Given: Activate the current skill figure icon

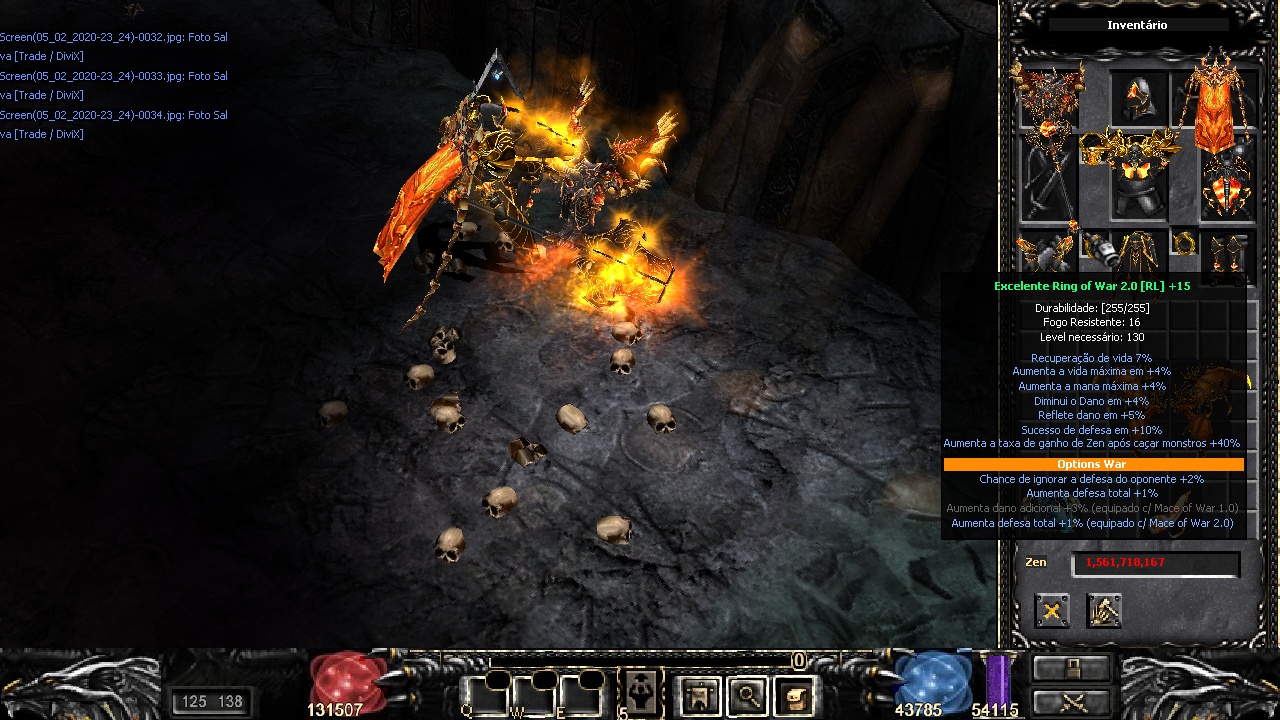Looking at the screenshot, I should point(640,691).
